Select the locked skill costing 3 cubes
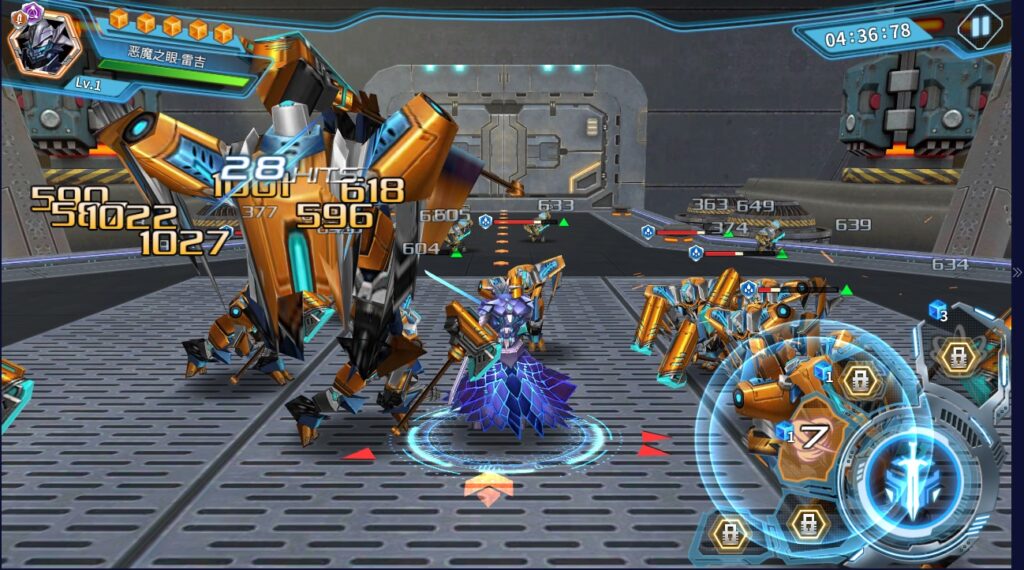The width and height of the screenshot is (1024, 570). [x=957, y=355]
